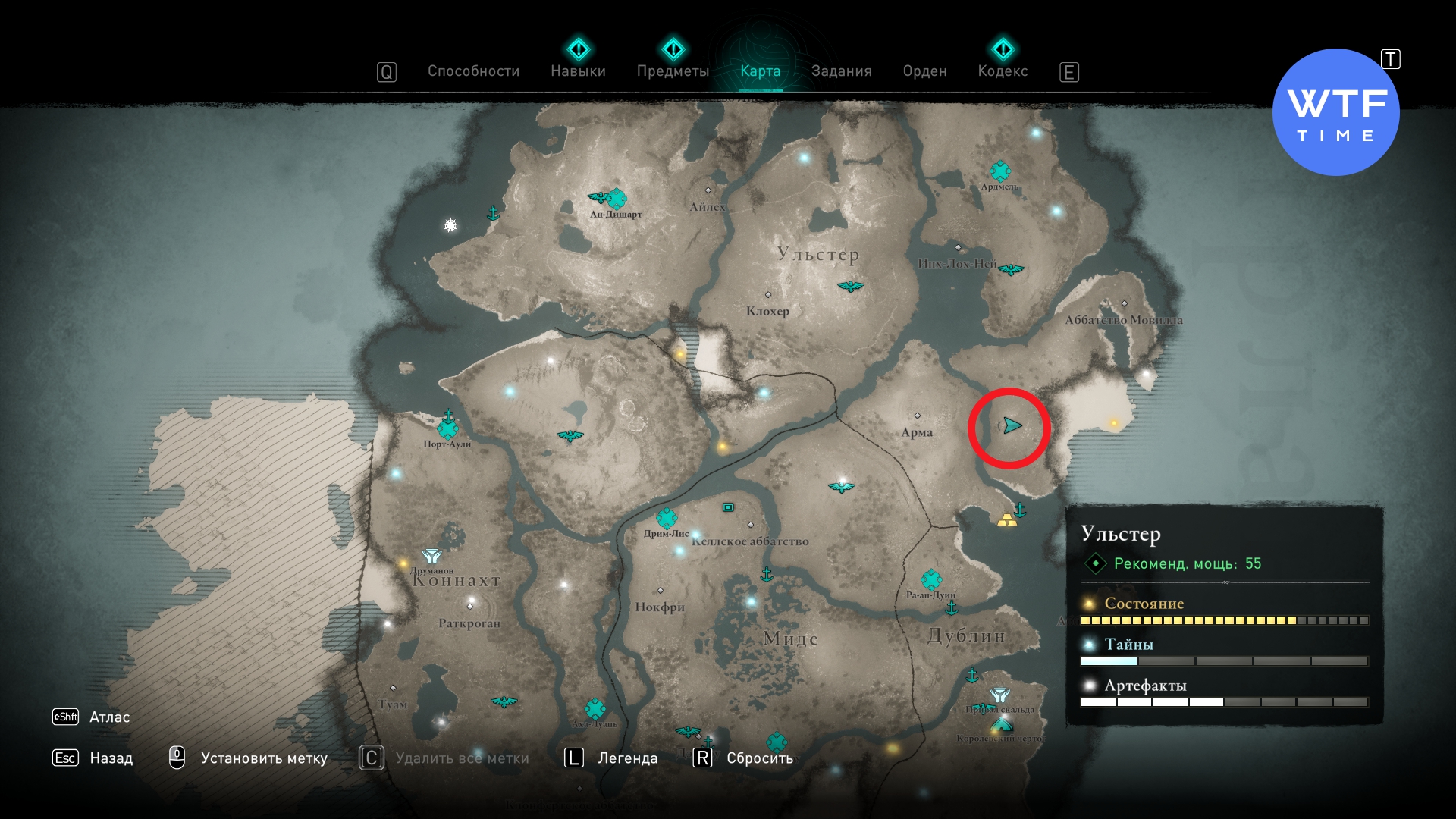Screen dimensions: 1456x819
Task: Choose Установить метку option
Action: point(263,758)
